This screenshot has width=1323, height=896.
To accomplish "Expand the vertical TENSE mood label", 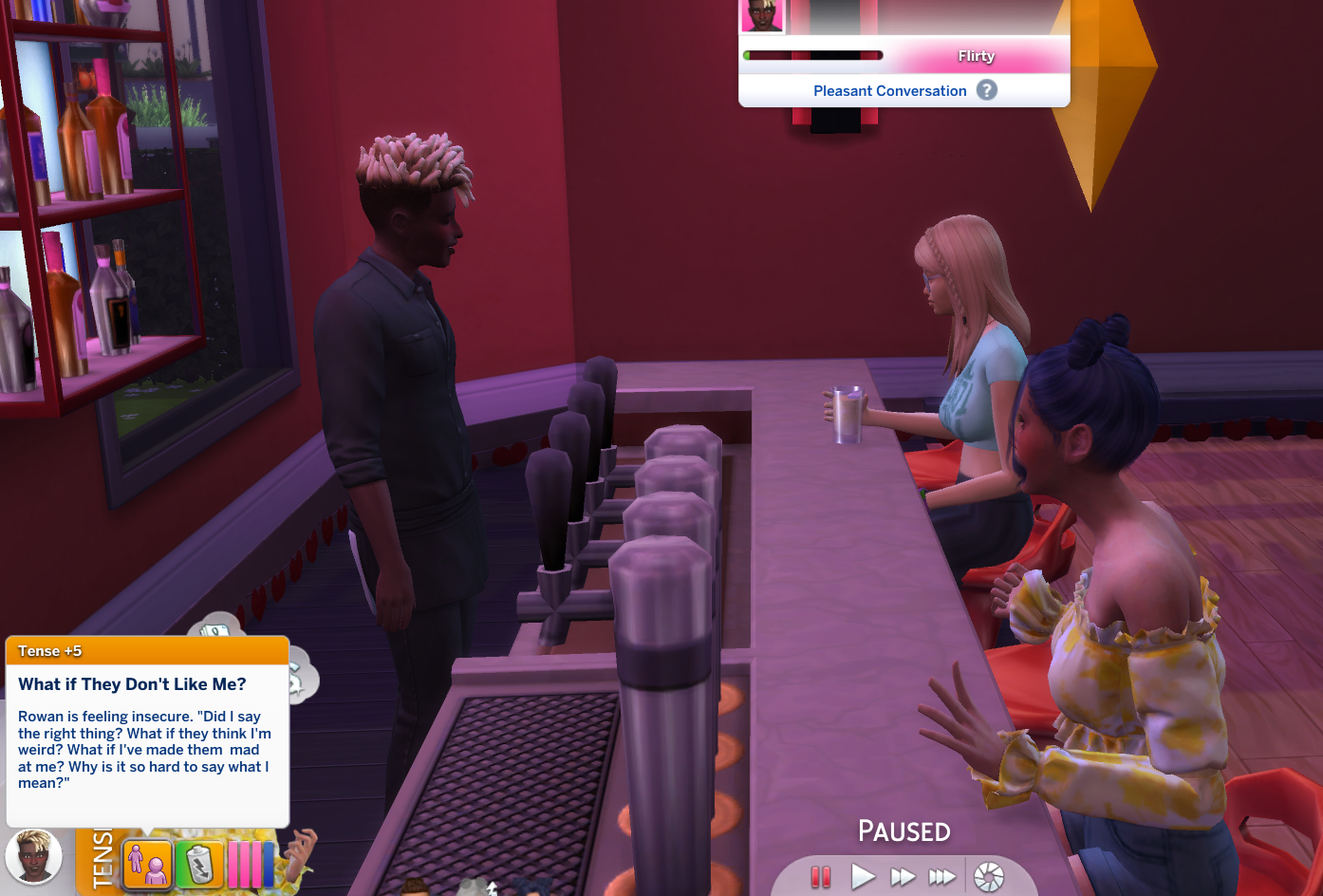I will [x=98, y=859].
